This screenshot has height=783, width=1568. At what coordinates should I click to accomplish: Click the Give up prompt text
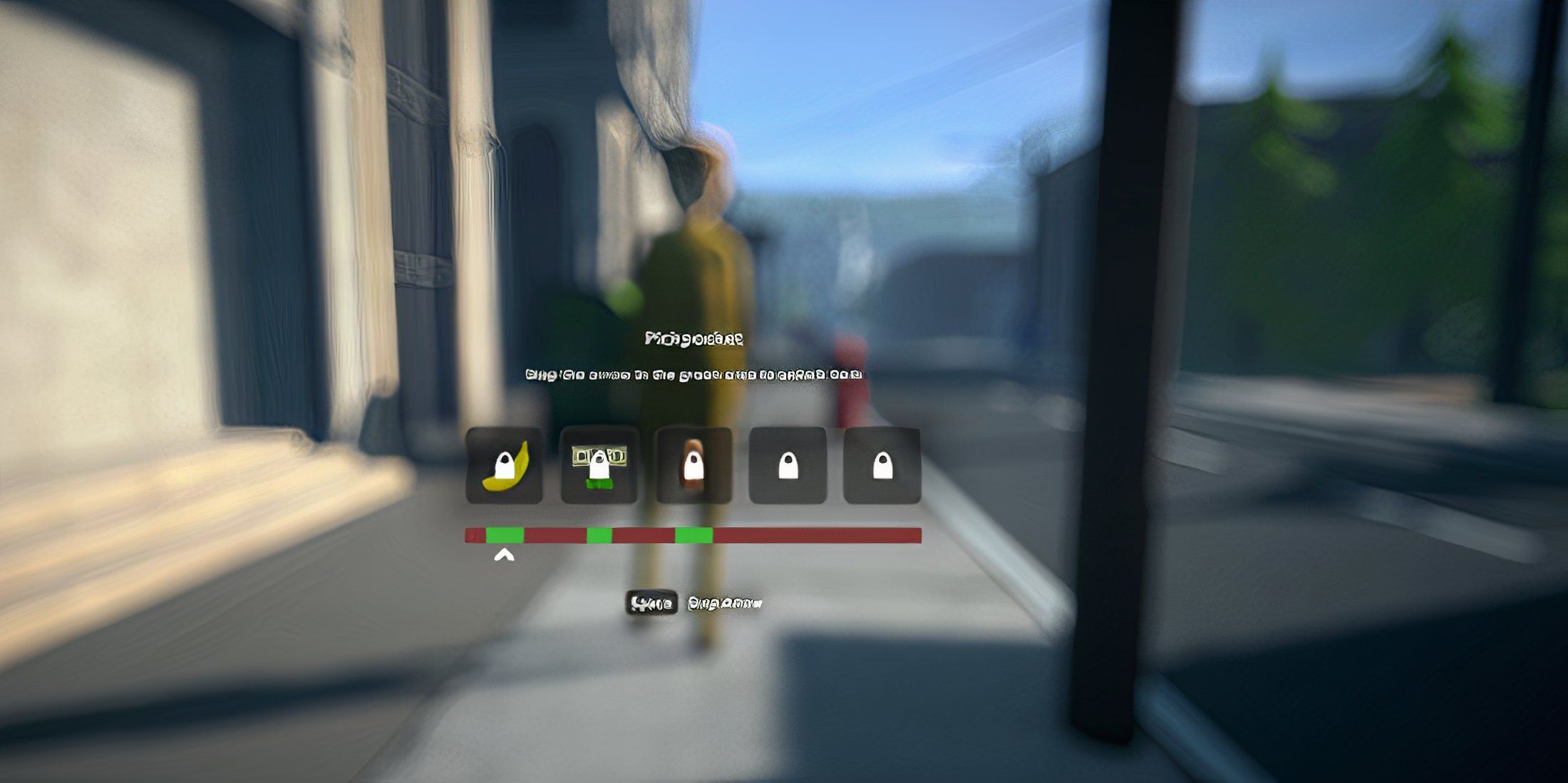725,601
